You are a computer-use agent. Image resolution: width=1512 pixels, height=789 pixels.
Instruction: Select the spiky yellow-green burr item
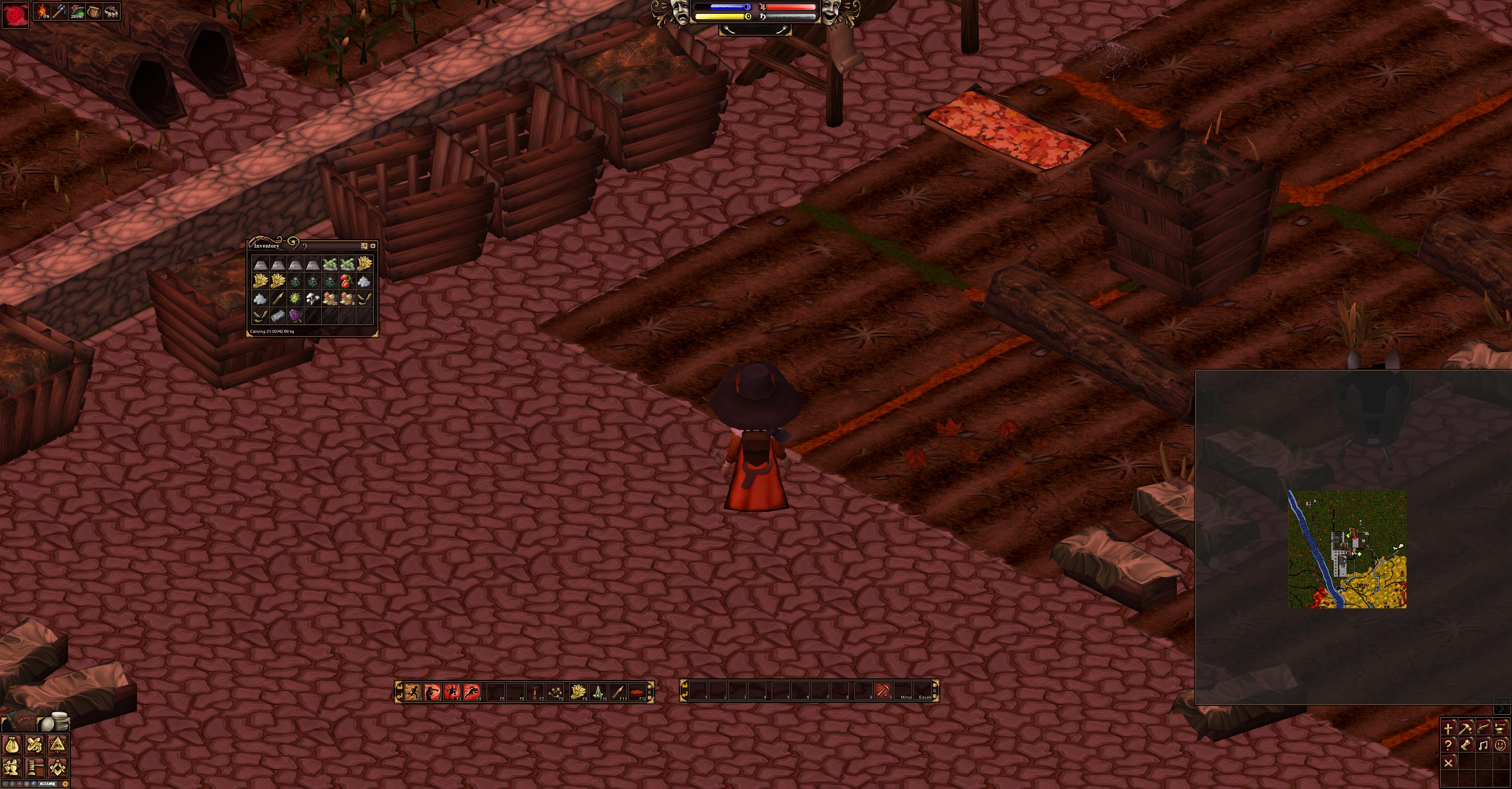click(295, 299)
